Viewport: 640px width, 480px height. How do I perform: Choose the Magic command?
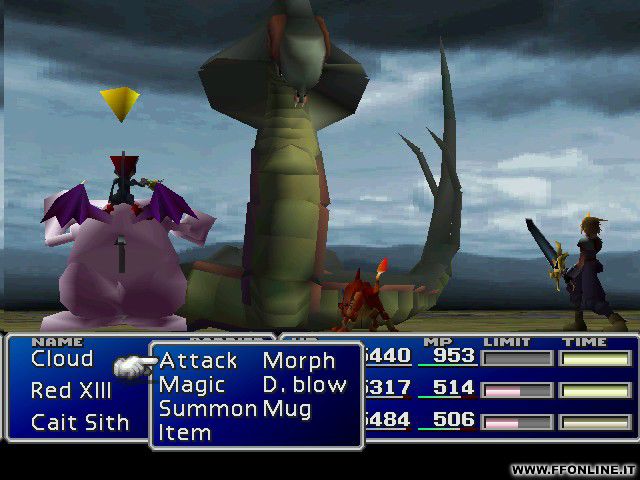click(x=192, y=384)
